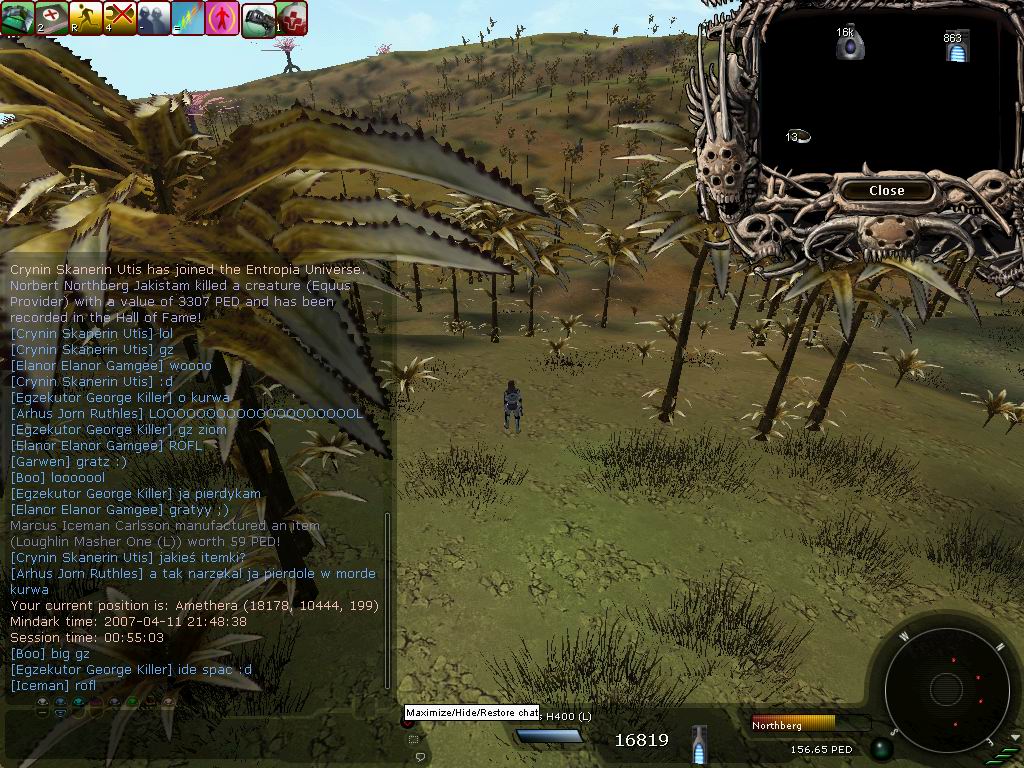Viewport: 1024px width, 768px height.
Task: Select the 16k loot item in the window
Action: tap(849, 43)
